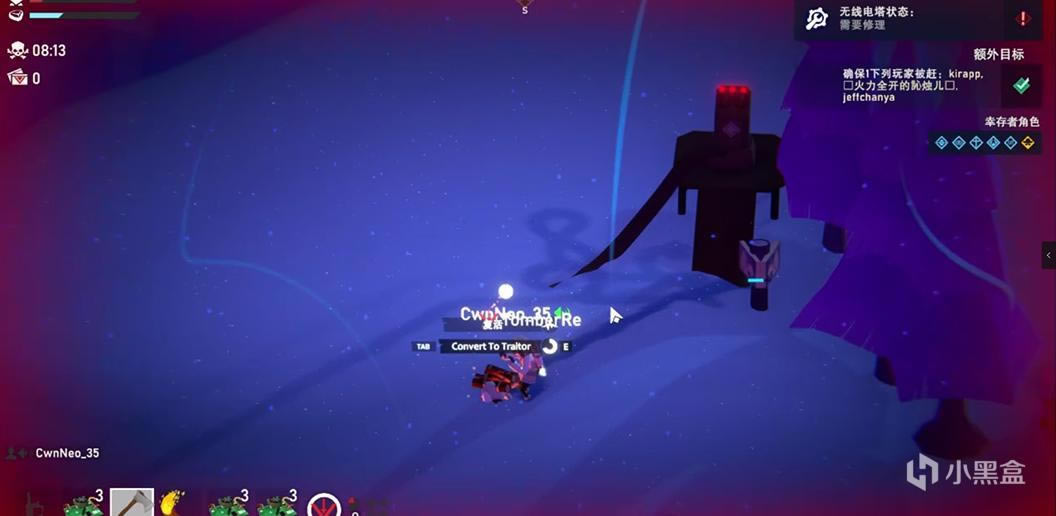
Task: Activate the red down-arrow circle ability
Action: [x=324, y=506]
